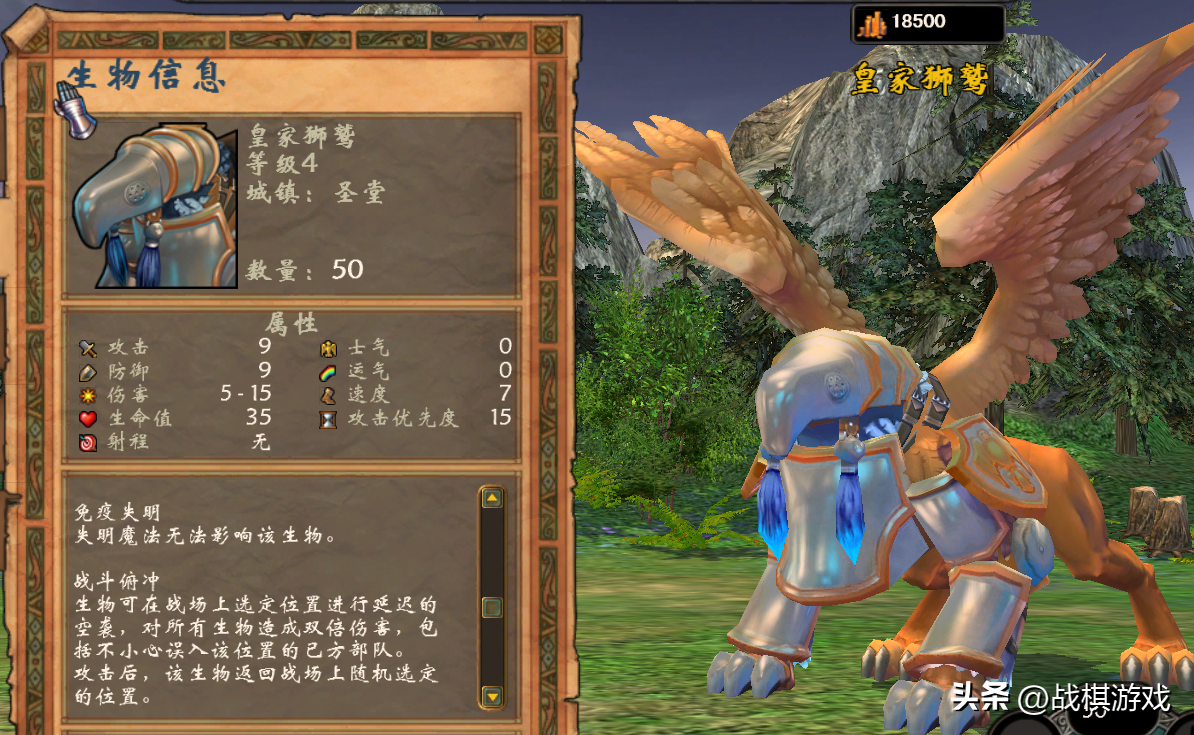1194x735 pixels.
Task: Click the ability list scroll-down arrow
Action: (x=491, y=695)
